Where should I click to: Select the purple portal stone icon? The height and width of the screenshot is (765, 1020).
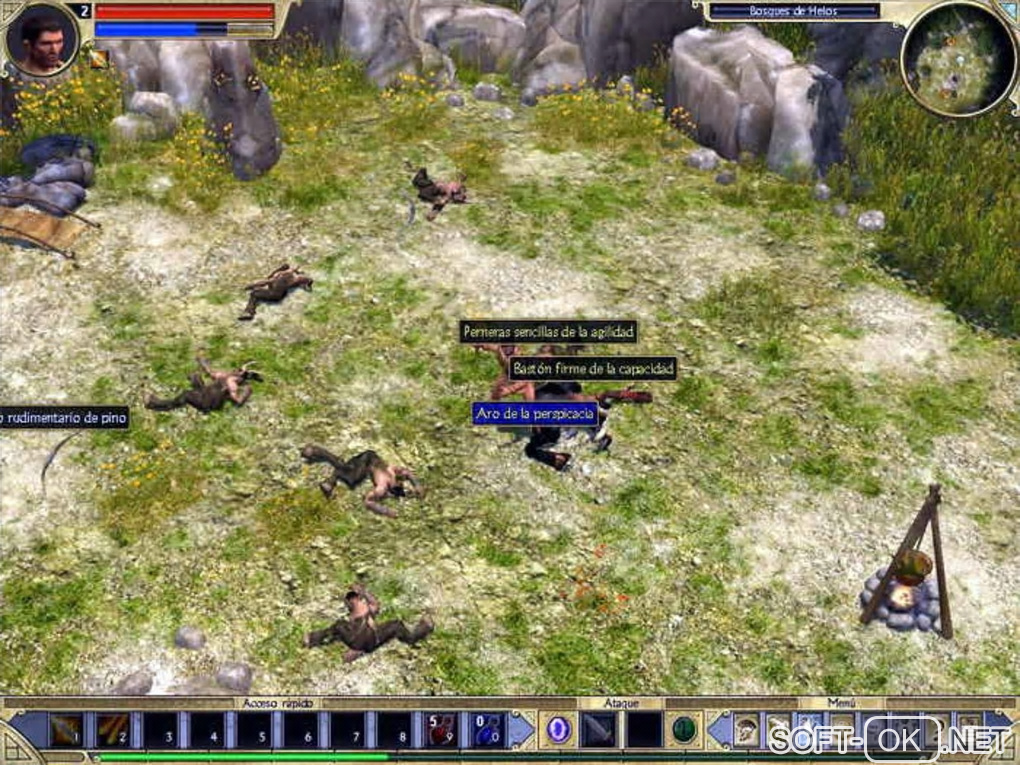pyautogui.click(x=558, y=730)
